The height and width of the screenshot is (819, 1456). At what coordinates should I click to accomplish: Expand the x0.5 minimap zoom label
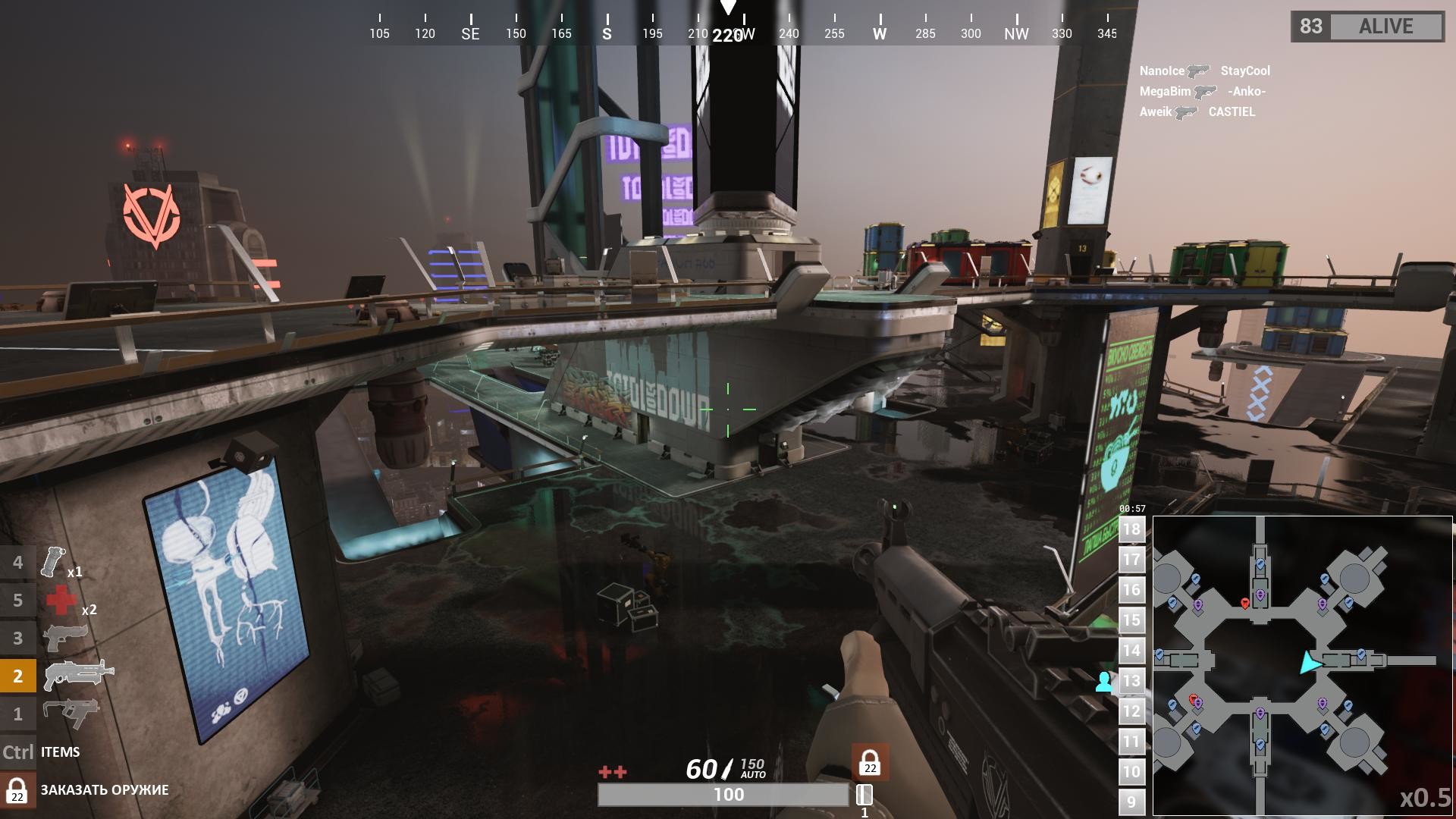[1425, 797]
